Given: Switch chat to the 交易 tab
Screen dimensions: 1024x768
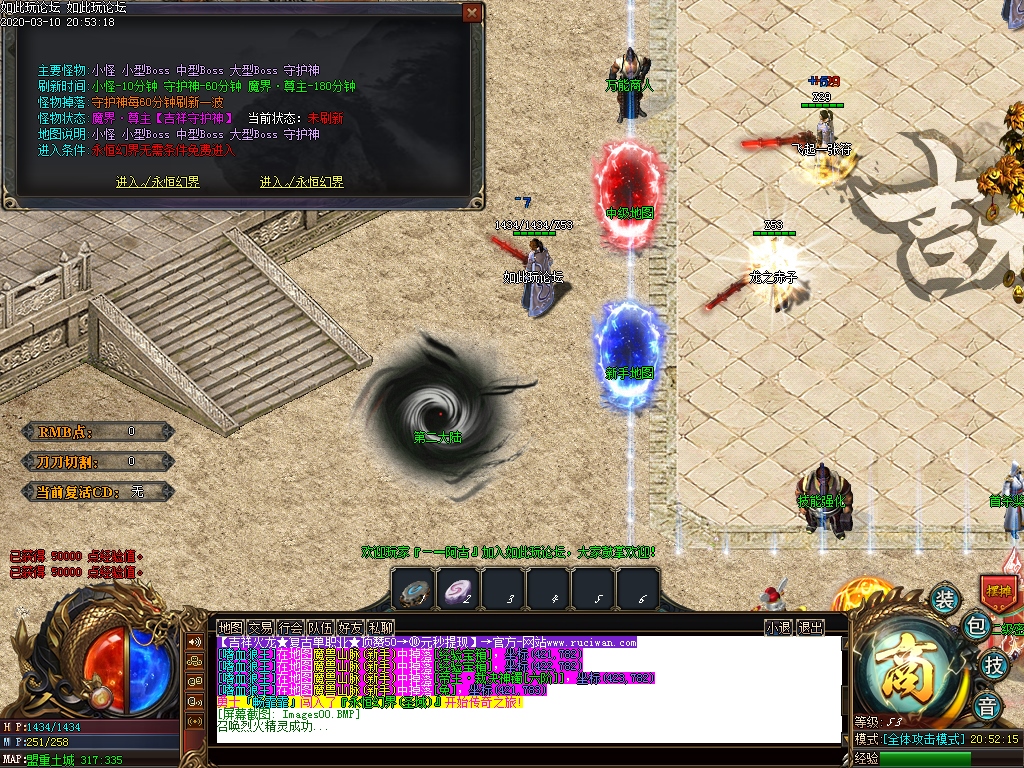Looking at the screenshot, I should coord(261,627).
